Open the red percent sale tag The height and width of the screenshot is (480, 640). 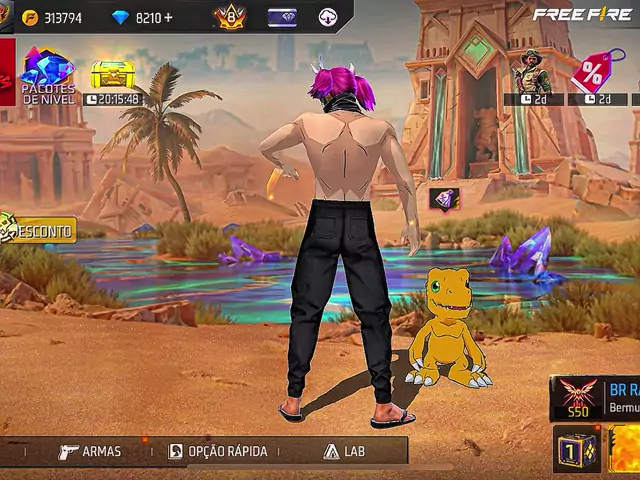click(x=595, y=74)
